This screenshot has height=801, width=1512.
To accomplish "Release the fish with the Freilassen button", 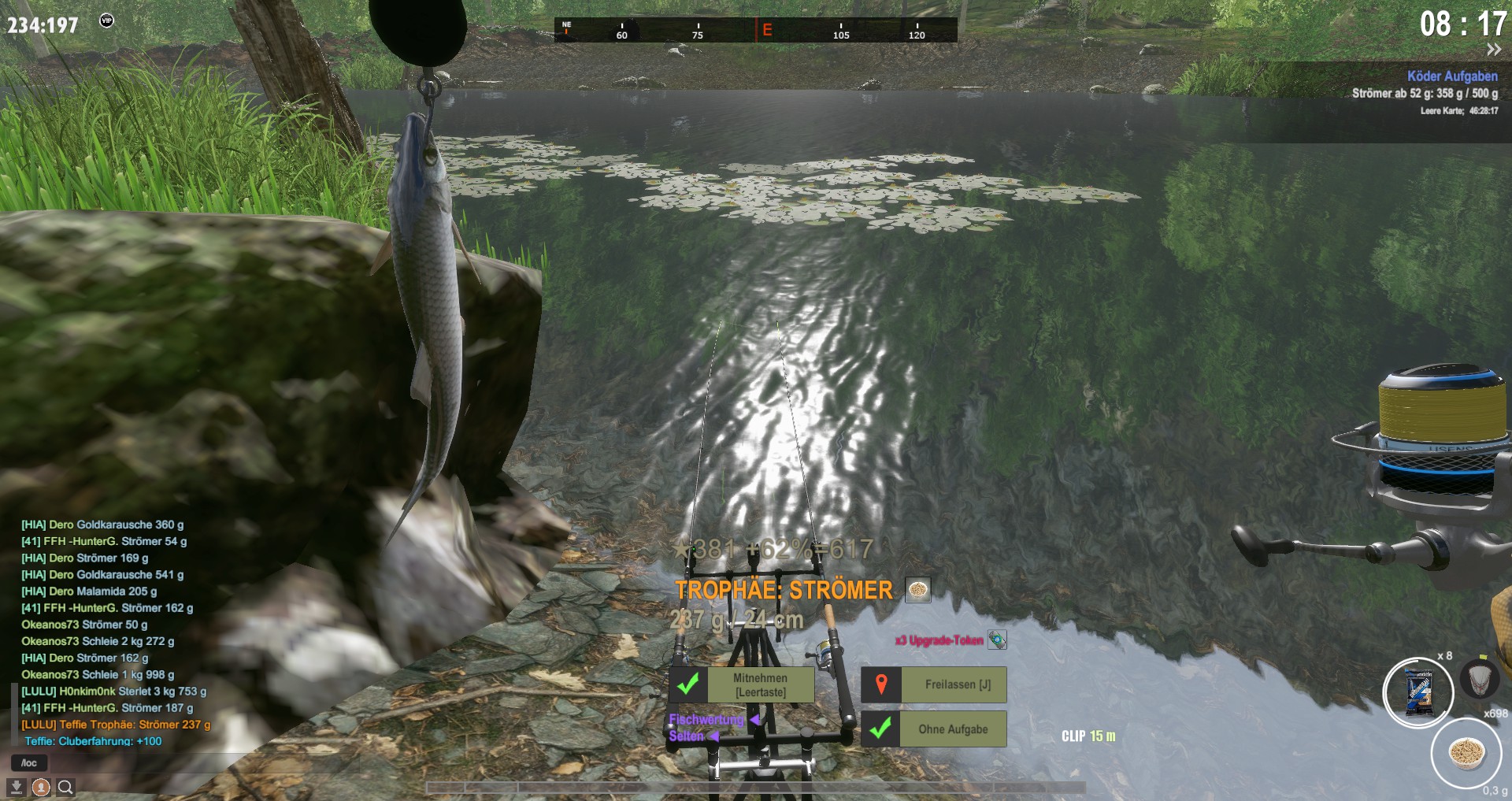I will pyautogui.click(x=957, y=684).
